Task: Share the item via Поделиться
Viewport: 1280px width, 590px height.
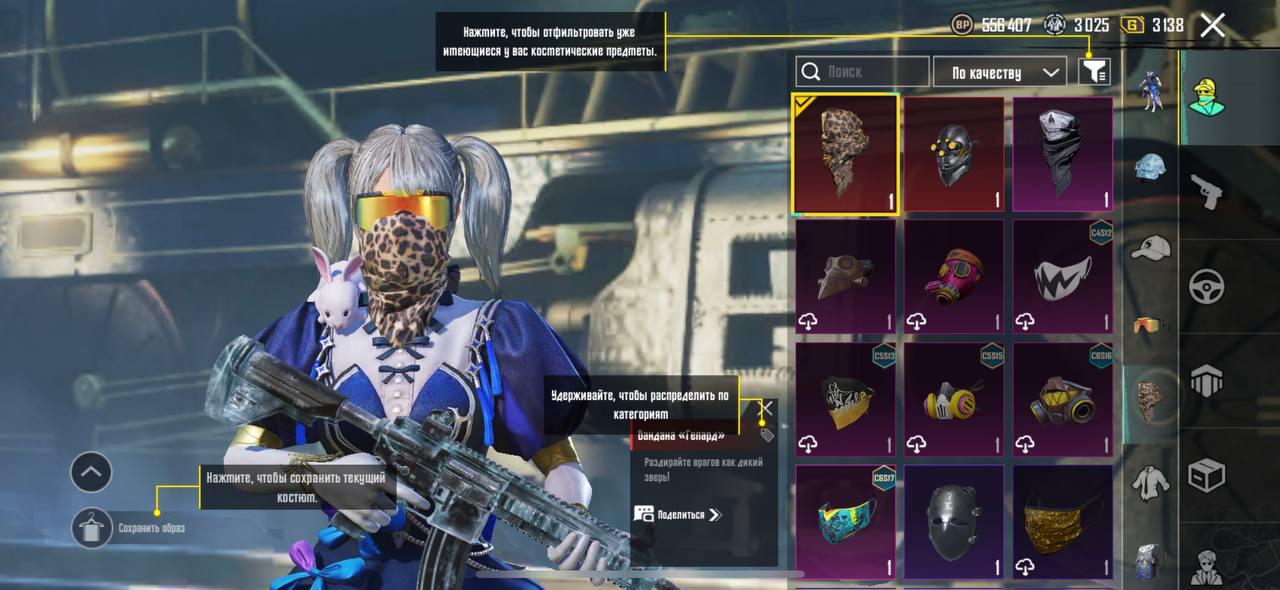Action: click(x=677, y=515)
